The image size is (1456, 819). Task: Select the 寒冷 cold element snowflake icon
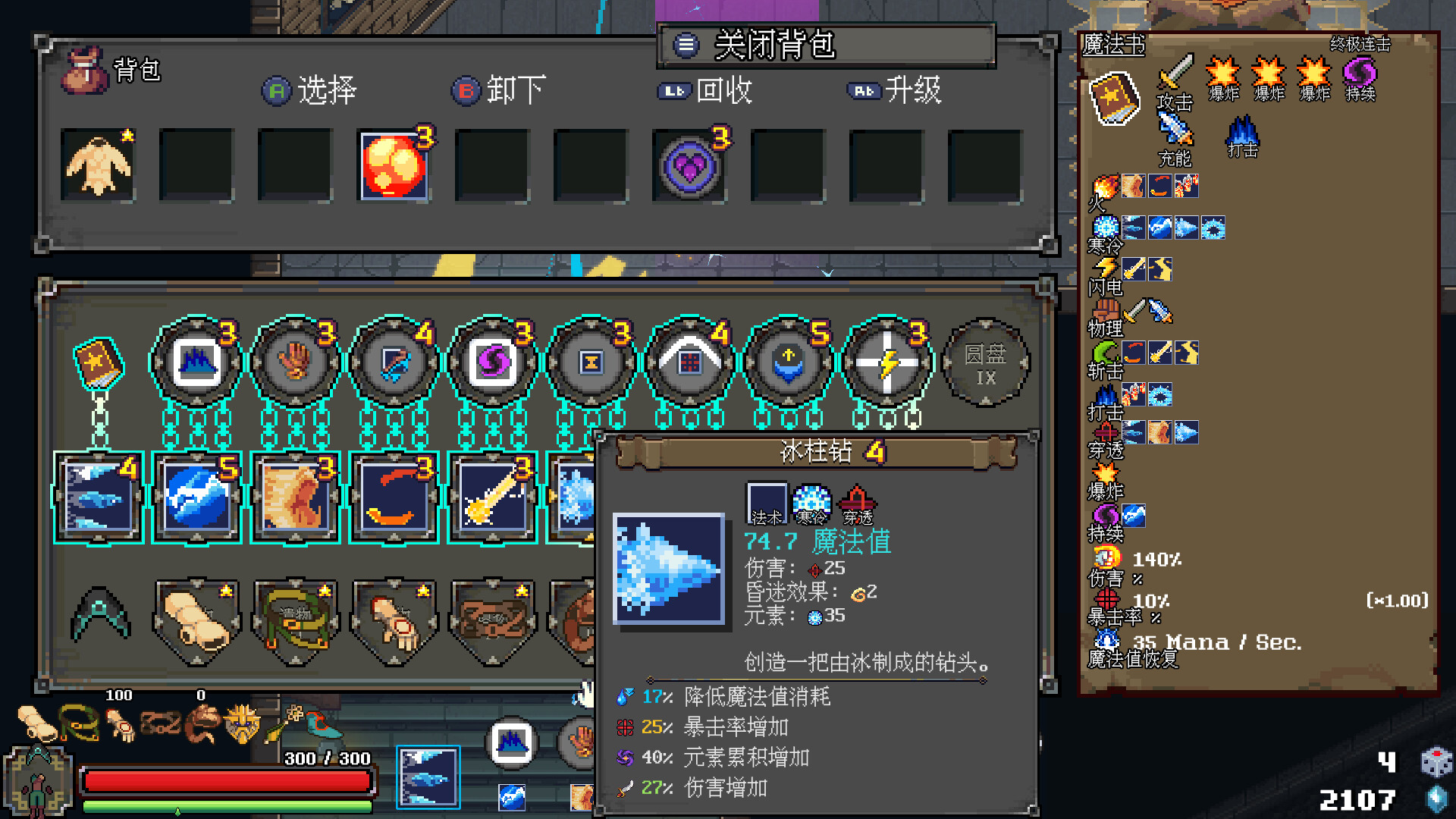click(1104, 227)
